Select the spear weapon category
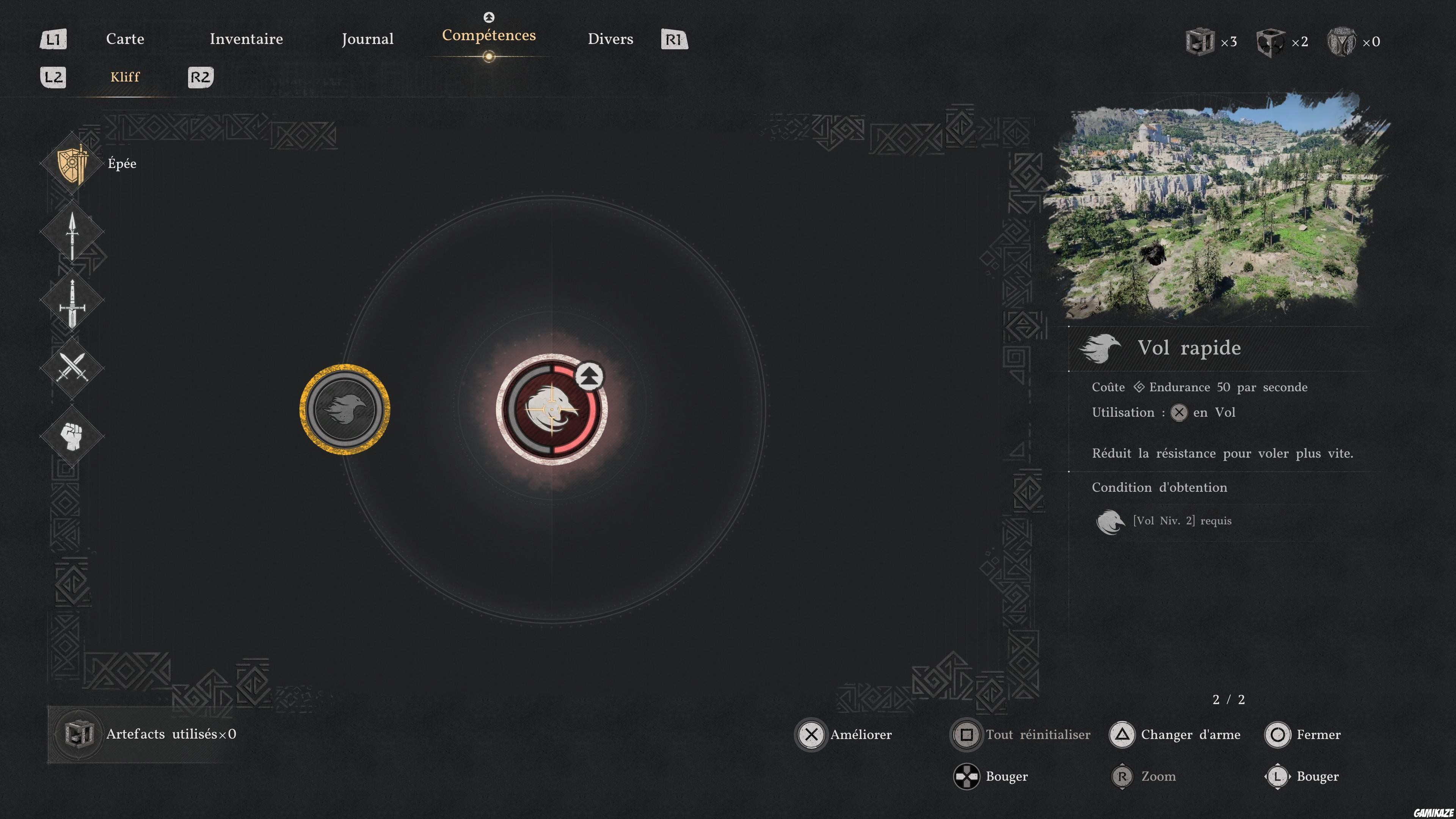The width and height of the screenshot is (1456, 819). [x=72, y=233]
